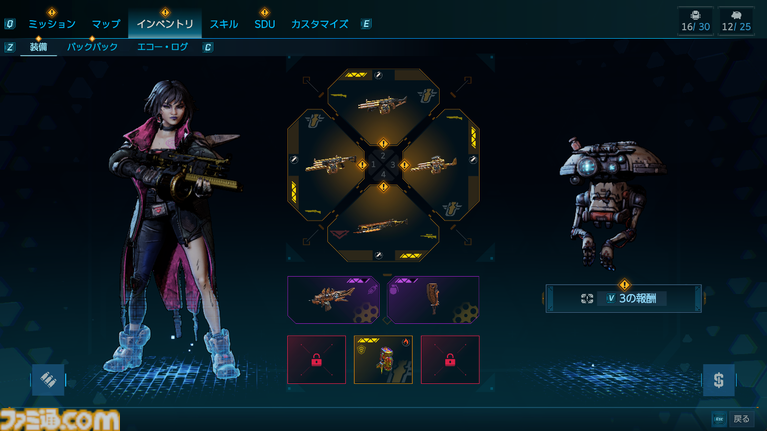Click the dollar sign button

pyautogui.click(x=718, y=379)
